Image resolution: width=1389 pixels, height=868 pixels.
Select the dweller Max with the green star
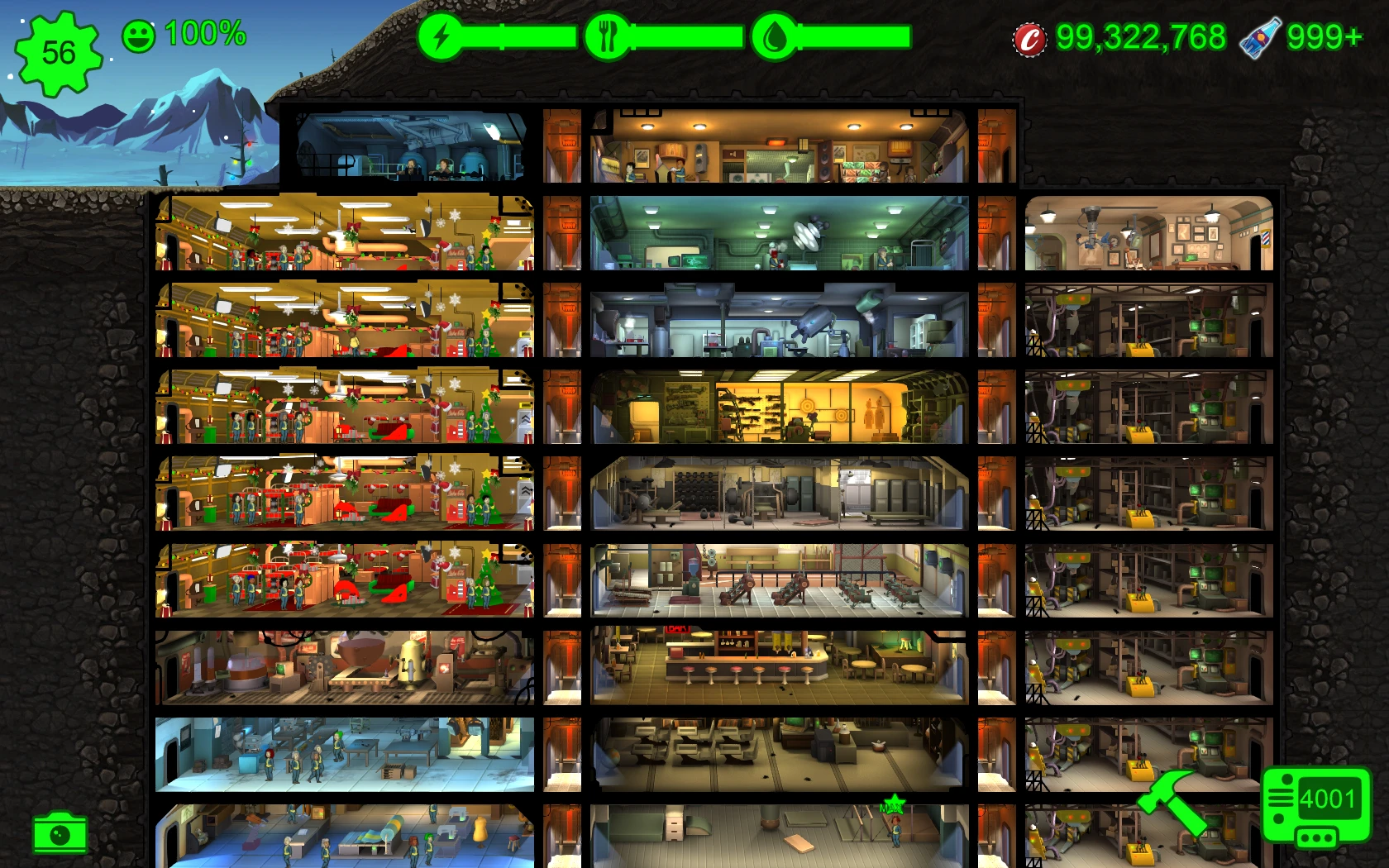click(895, 831)
